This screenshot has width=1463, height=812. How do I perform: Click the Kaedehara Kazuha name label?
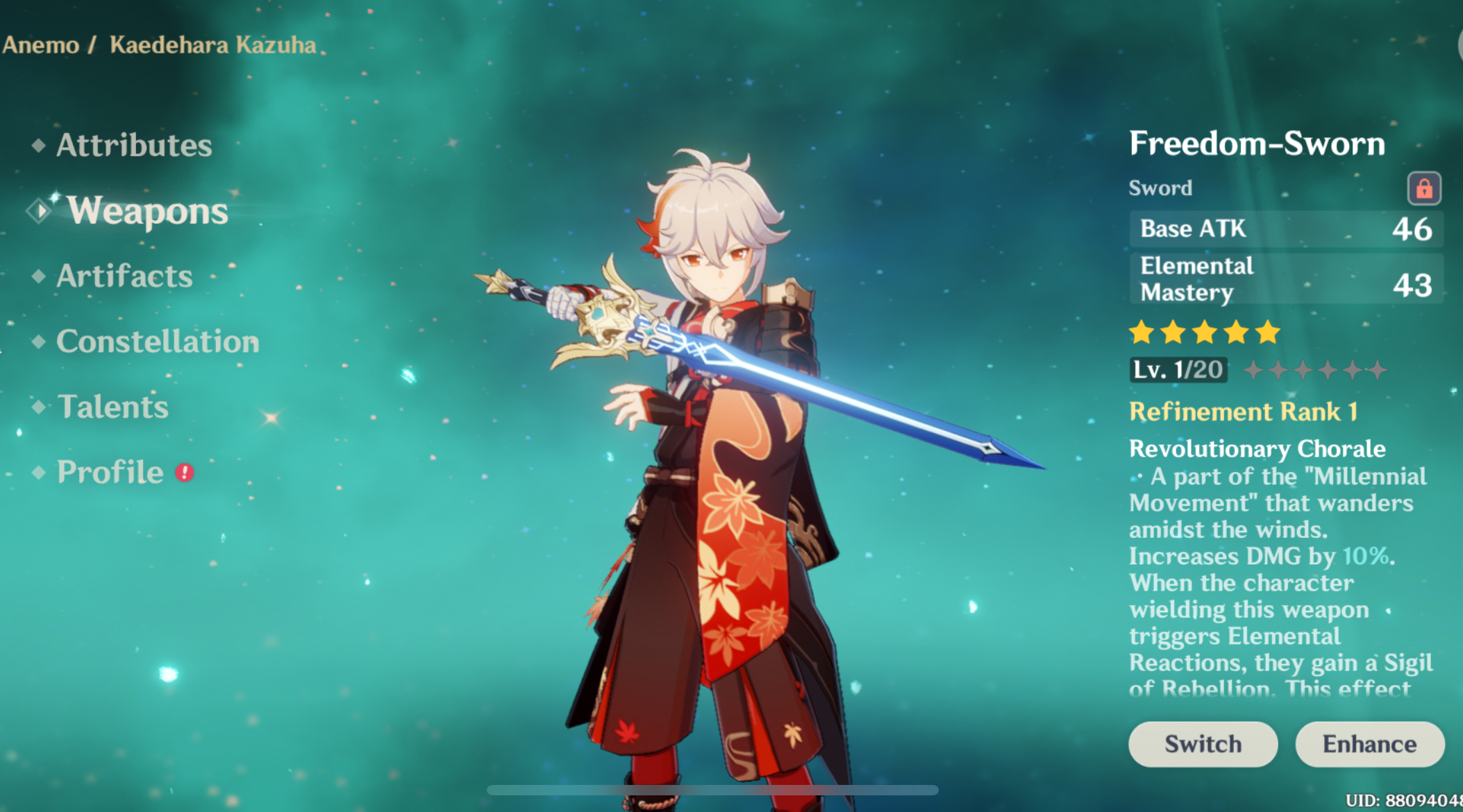[x=213, y=44]
